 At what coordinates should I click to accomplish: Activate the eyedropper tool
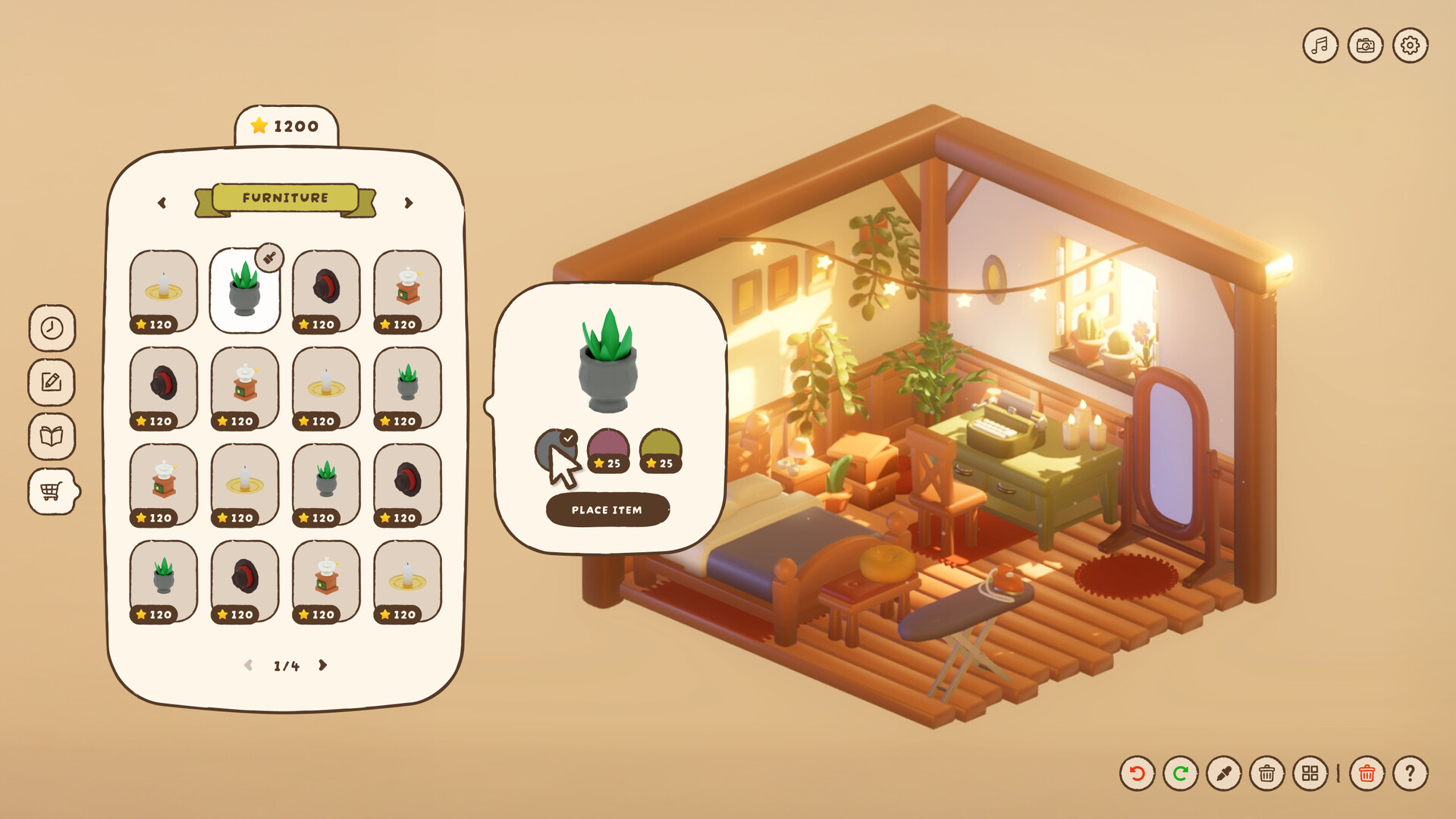(x=1223, y=773)
